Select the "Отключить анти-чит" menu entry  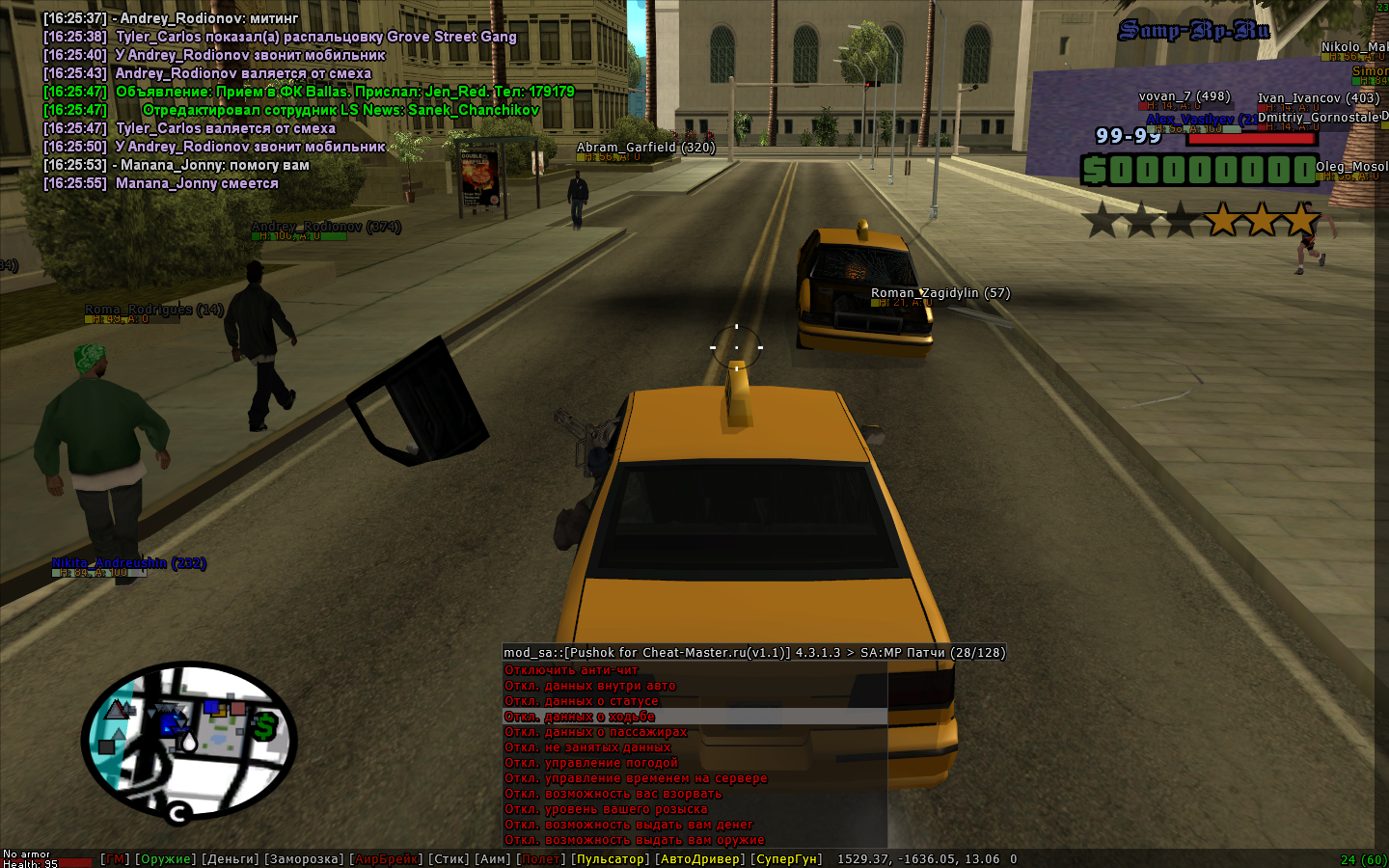click(571, 670)
